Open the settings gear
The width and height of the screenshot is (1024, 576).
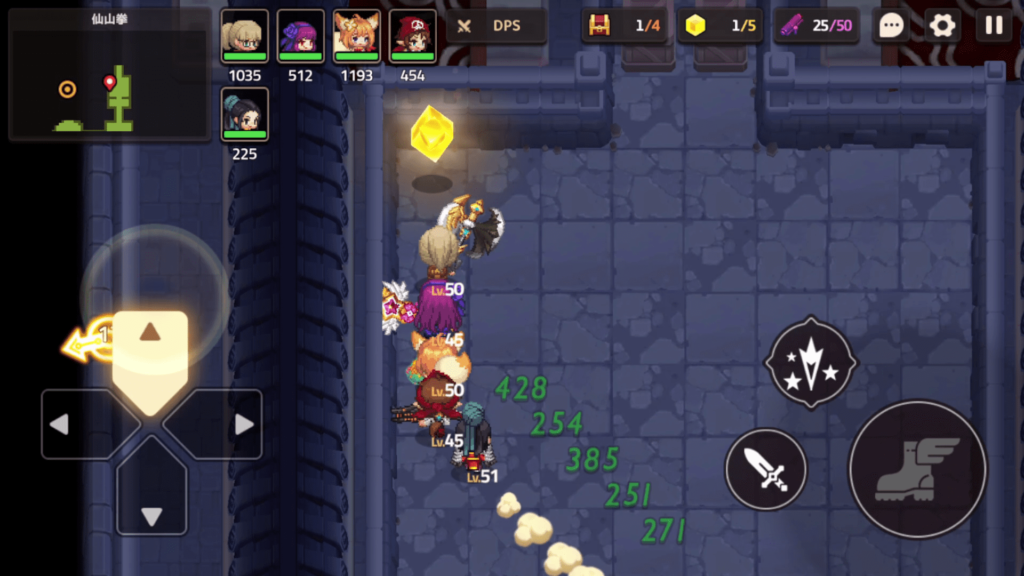point(942,25)
